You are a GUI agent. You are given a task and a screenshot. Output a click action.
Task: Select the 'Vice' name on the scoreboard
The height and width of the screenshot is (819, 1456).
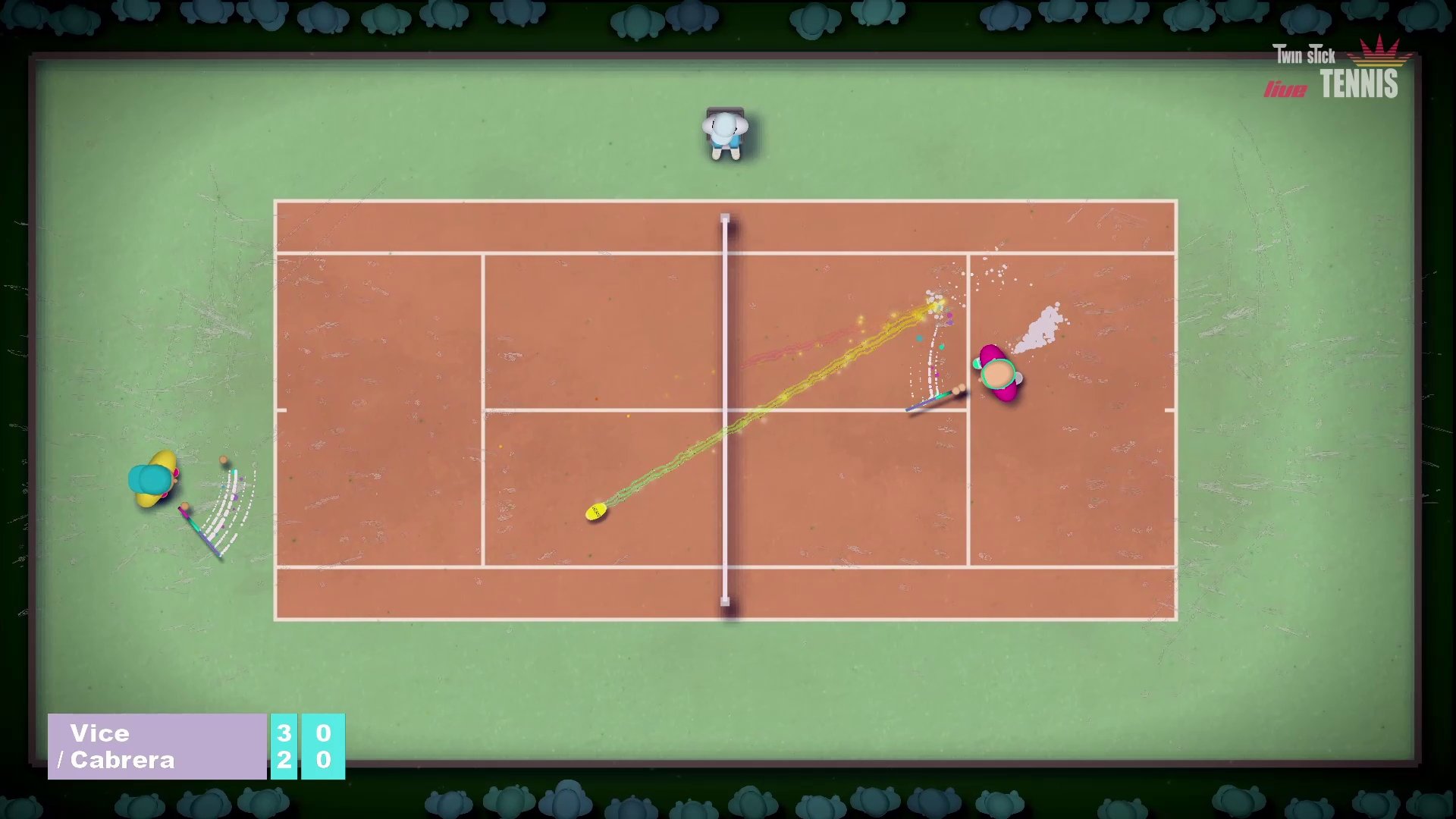tap(101, 733)
